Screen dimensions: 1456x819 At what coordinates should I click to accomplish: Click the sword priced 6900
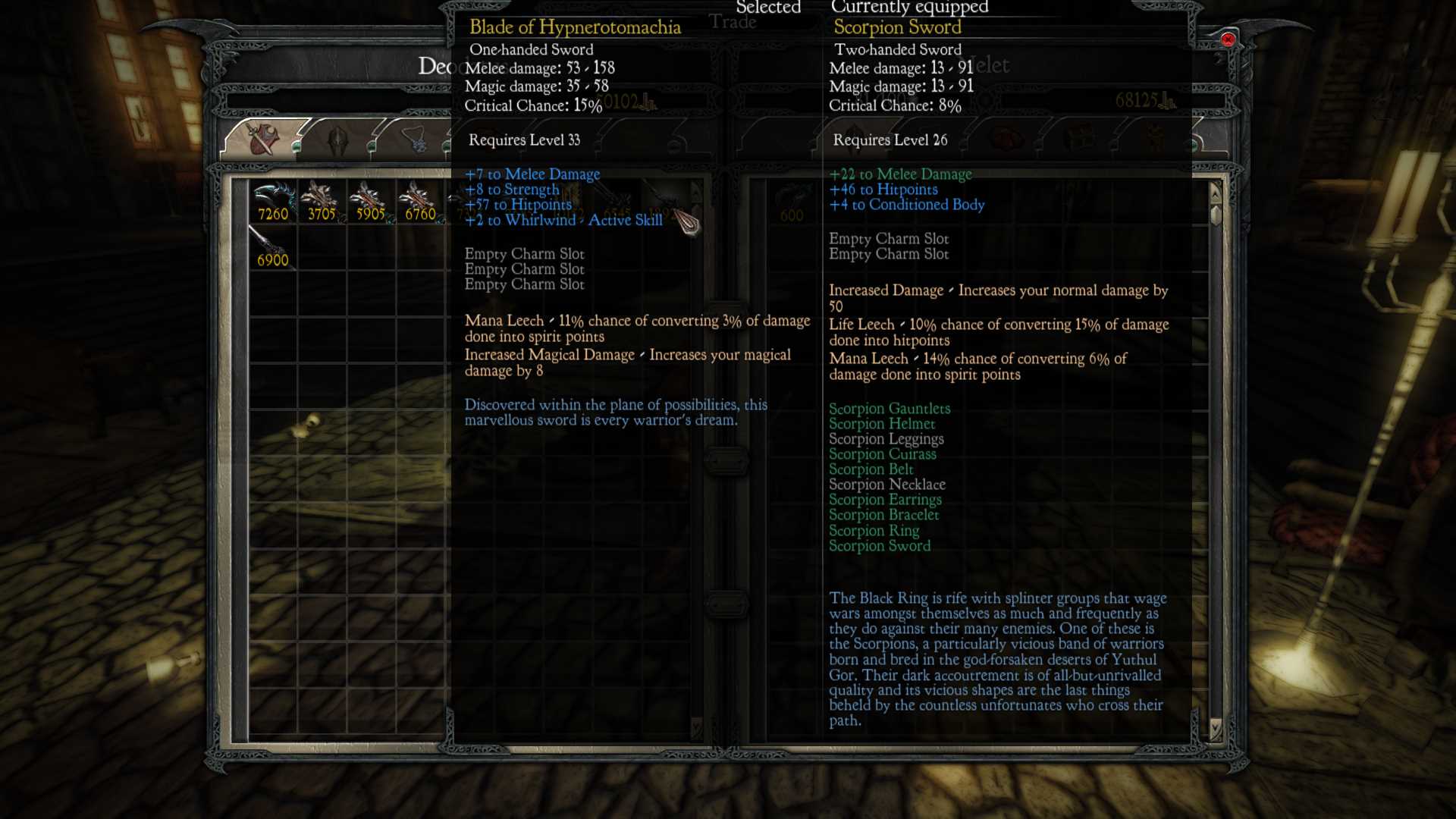[272, 247]
